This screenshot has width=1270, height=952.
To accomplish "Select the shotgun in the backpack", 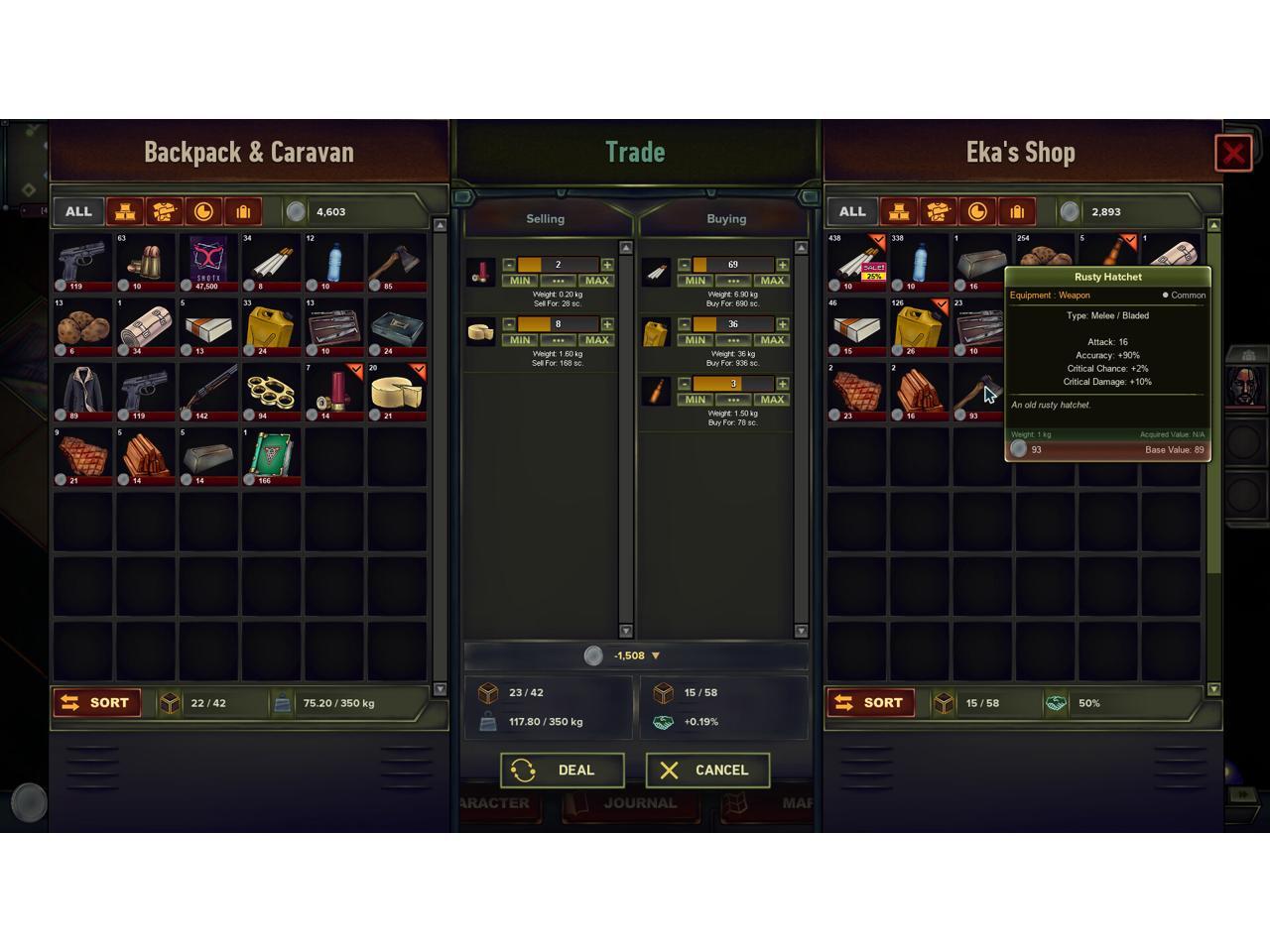I will [x=208, y=391].
